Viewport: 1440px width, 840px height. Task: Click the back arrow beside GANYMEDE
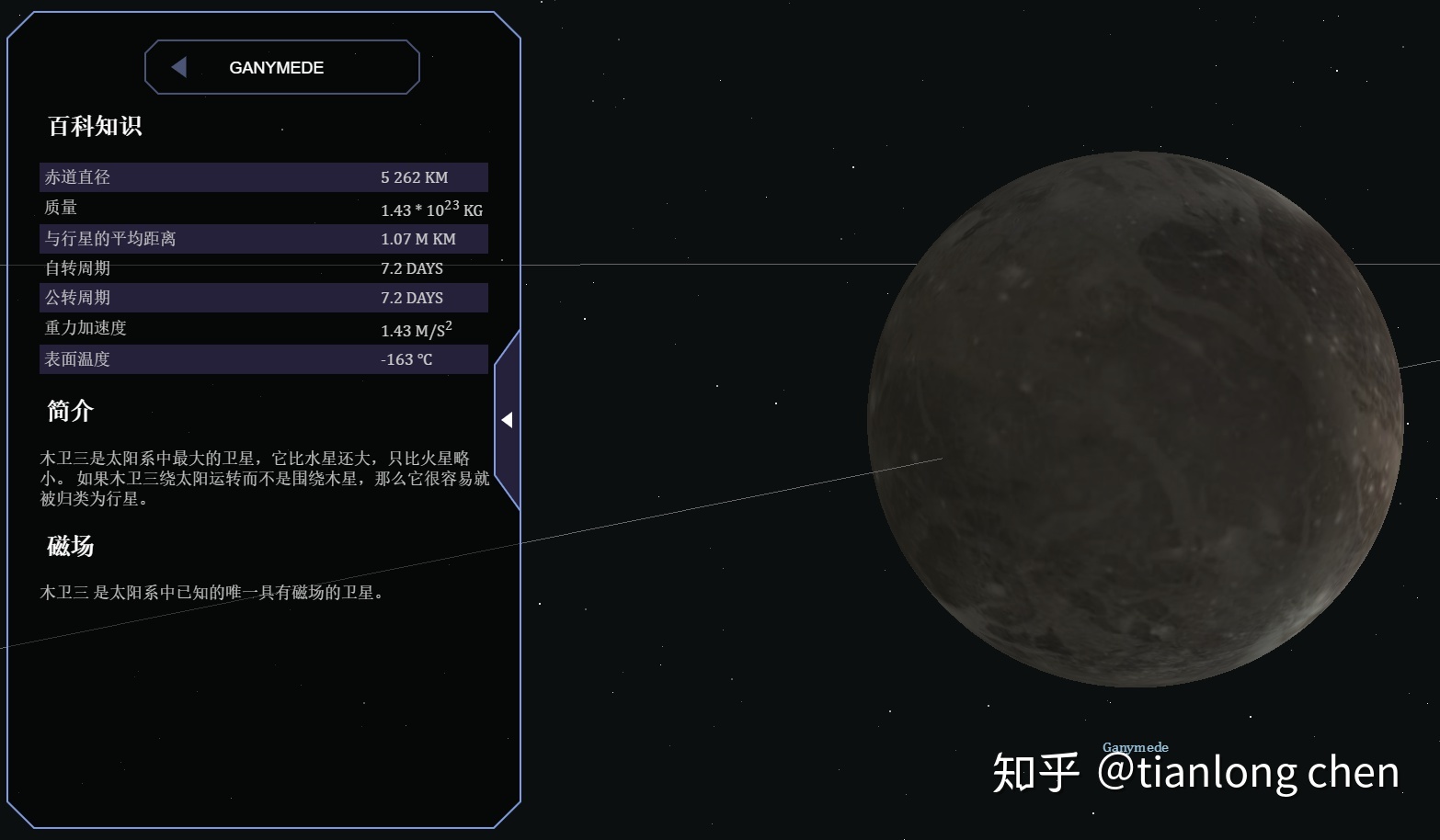179,67
